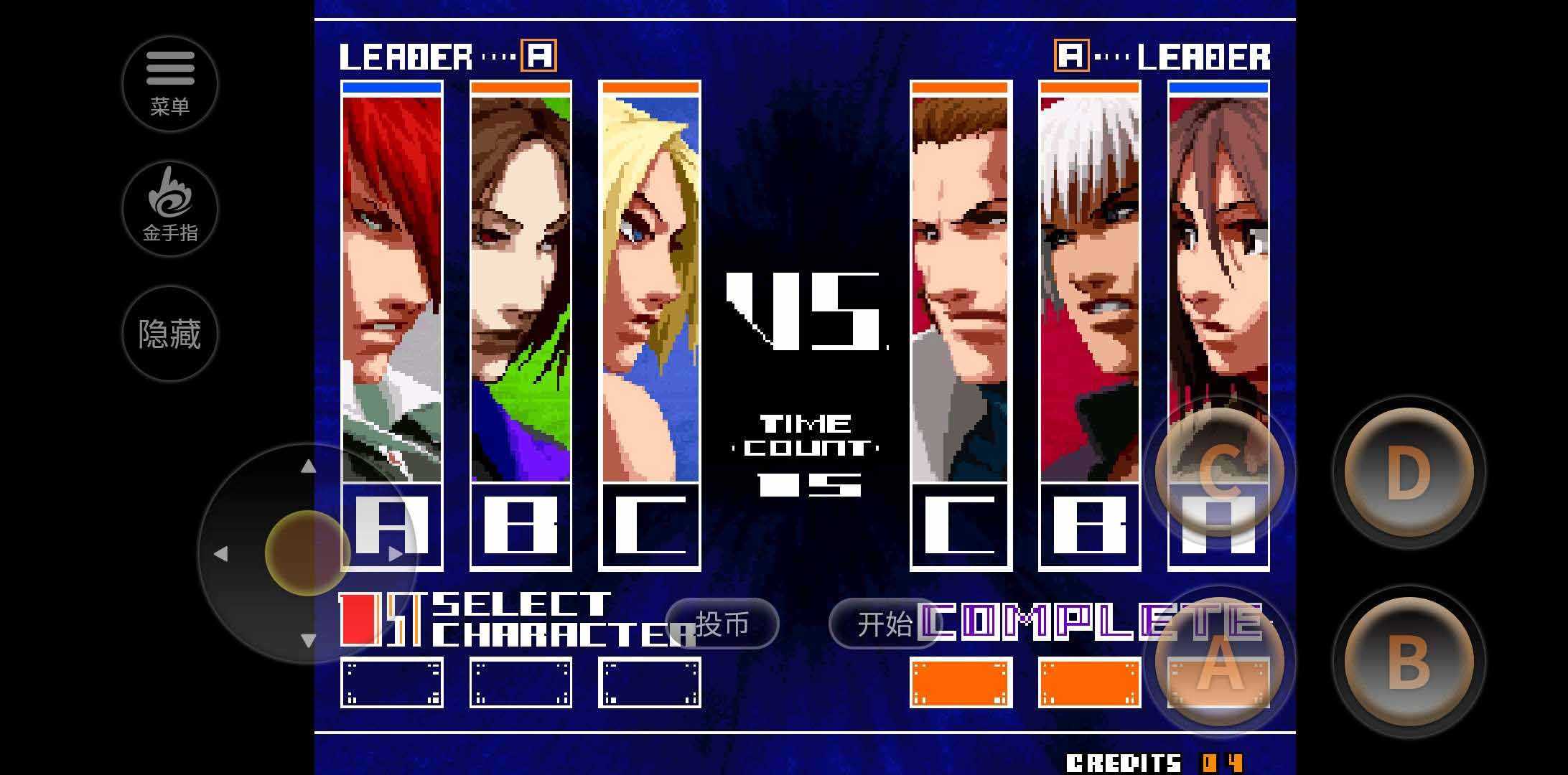The image size is (1568, 775).
Task: Tap the 隐藏 hide controls button
Action: coord(170,334)
